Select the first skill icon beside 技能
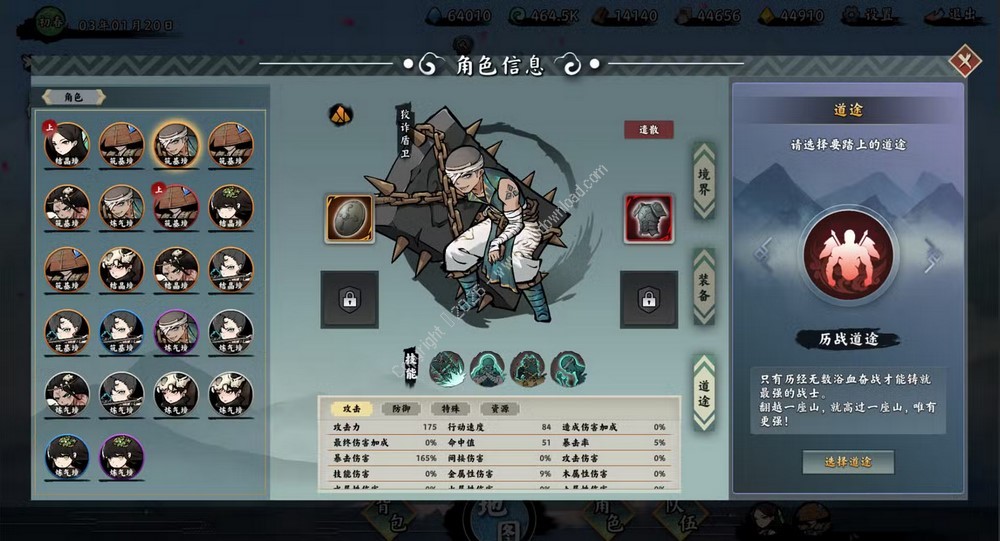Screen dimensions: 1000x541 coord(447,369)
